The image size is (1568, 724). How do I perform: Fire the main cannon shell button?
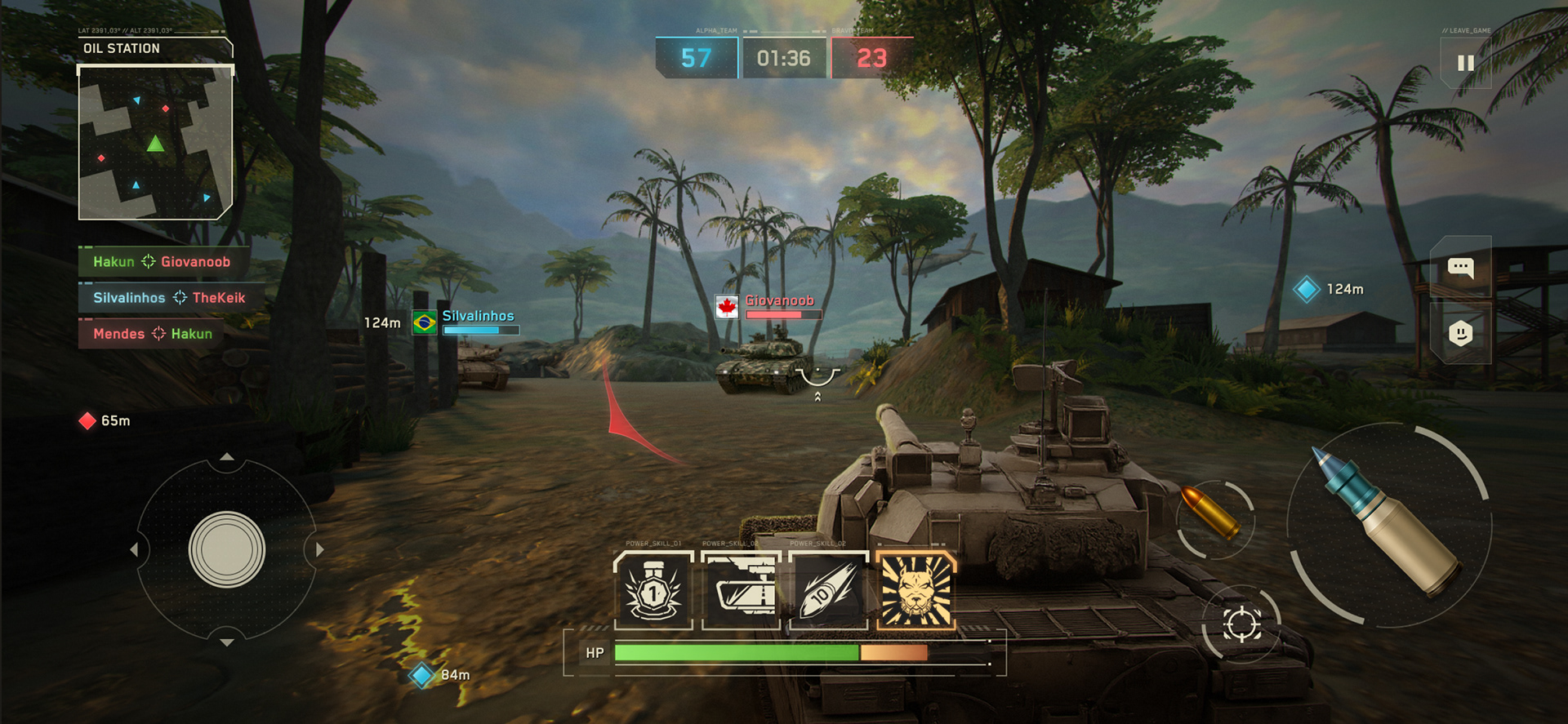tap(1388, 524)
